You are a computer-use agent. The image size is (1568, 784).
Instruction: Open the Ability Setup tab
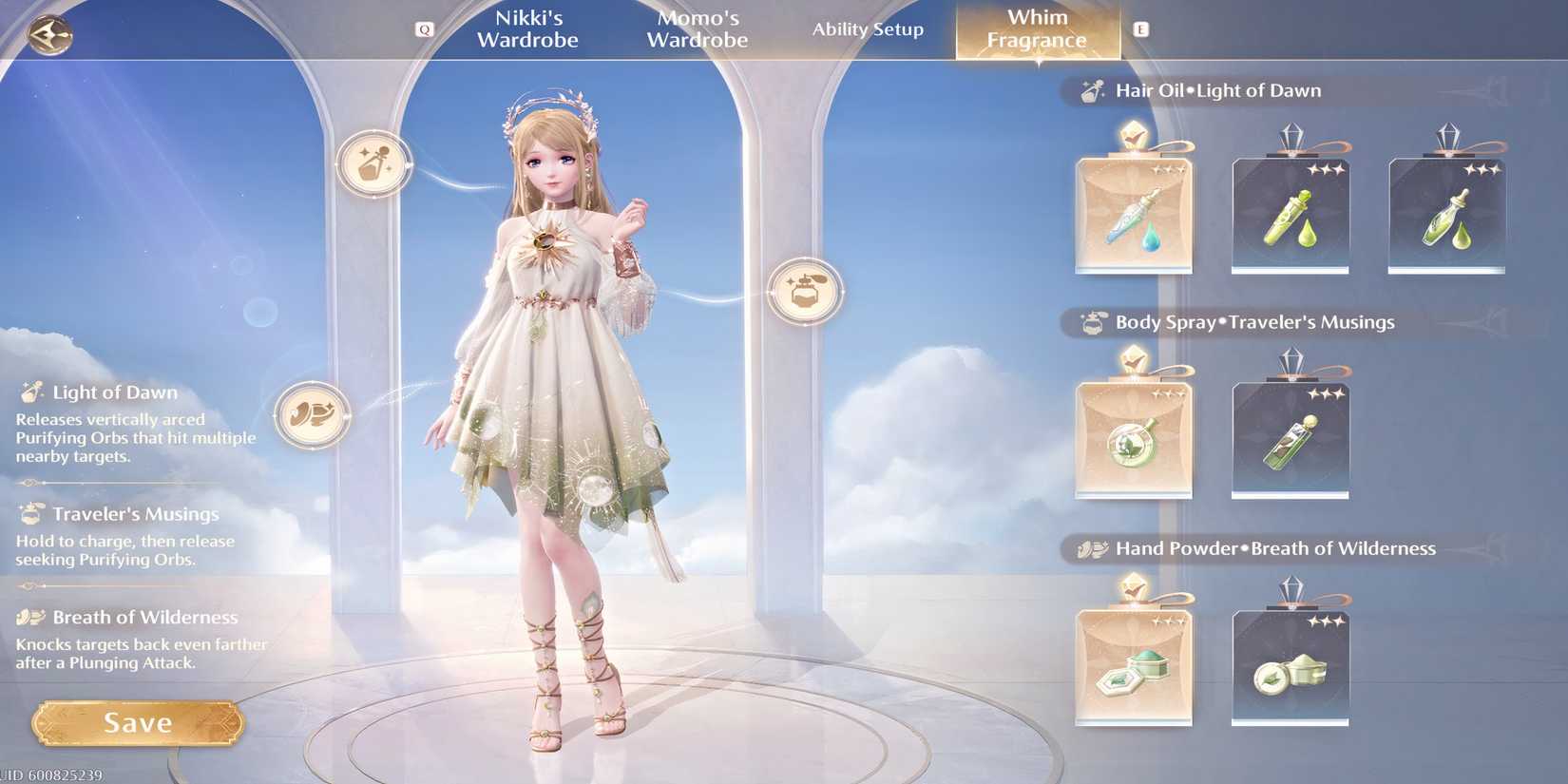point(868,29)
